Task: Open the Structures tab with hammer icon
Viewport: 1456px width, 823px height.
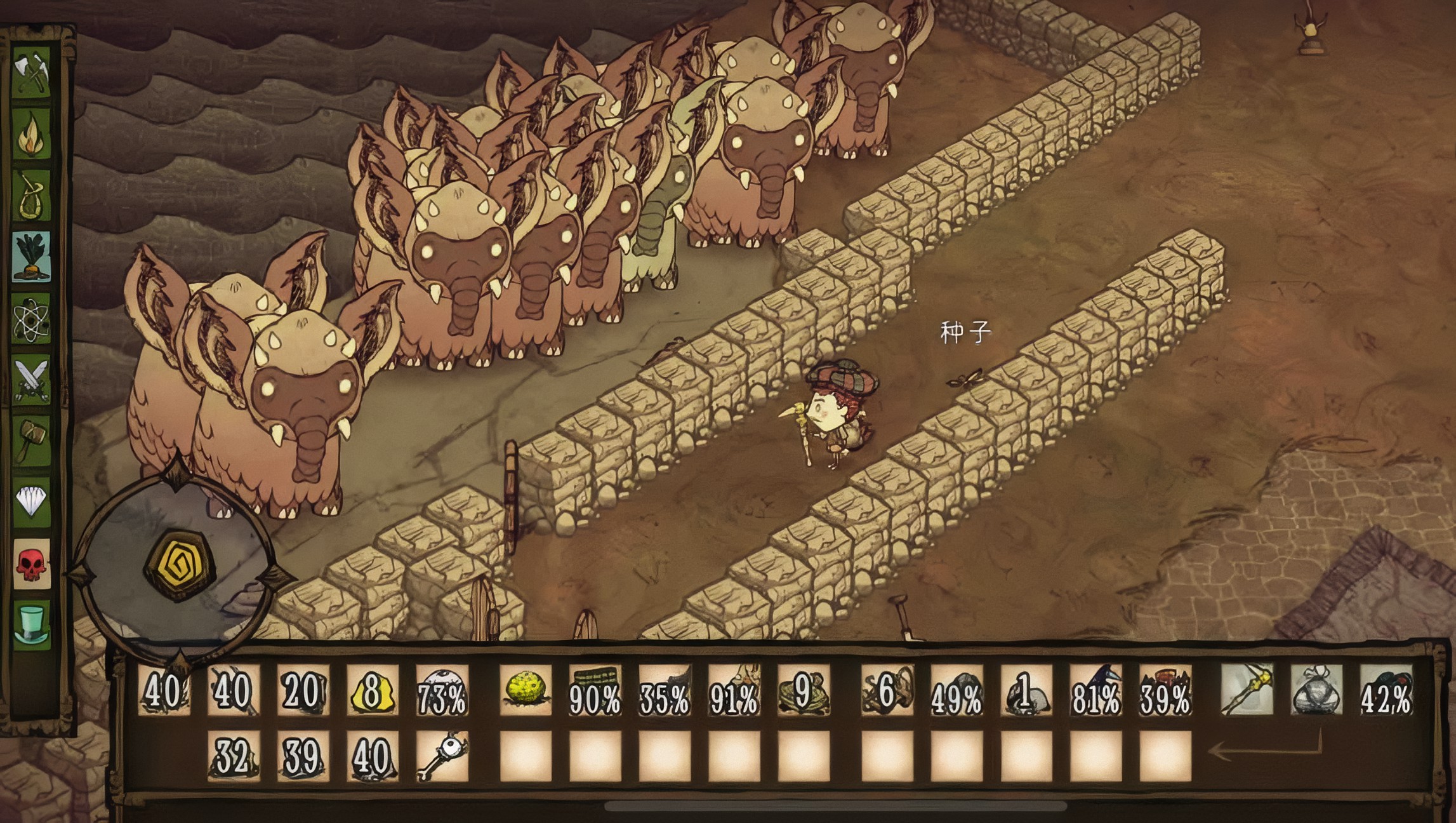Action: coord(32,439)
